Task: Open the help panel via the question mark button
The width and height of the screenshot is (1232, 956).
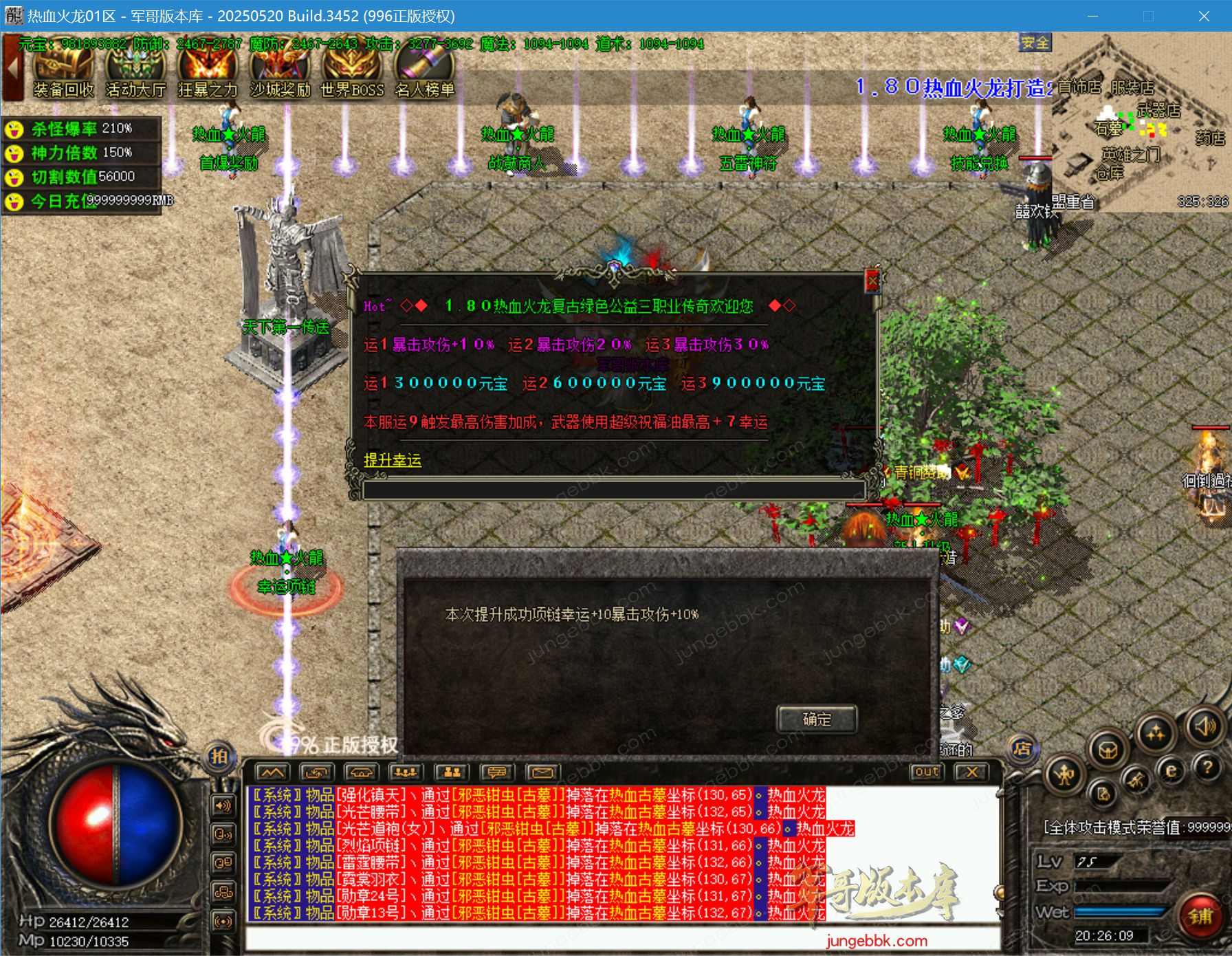Action: pos(1208,770)
